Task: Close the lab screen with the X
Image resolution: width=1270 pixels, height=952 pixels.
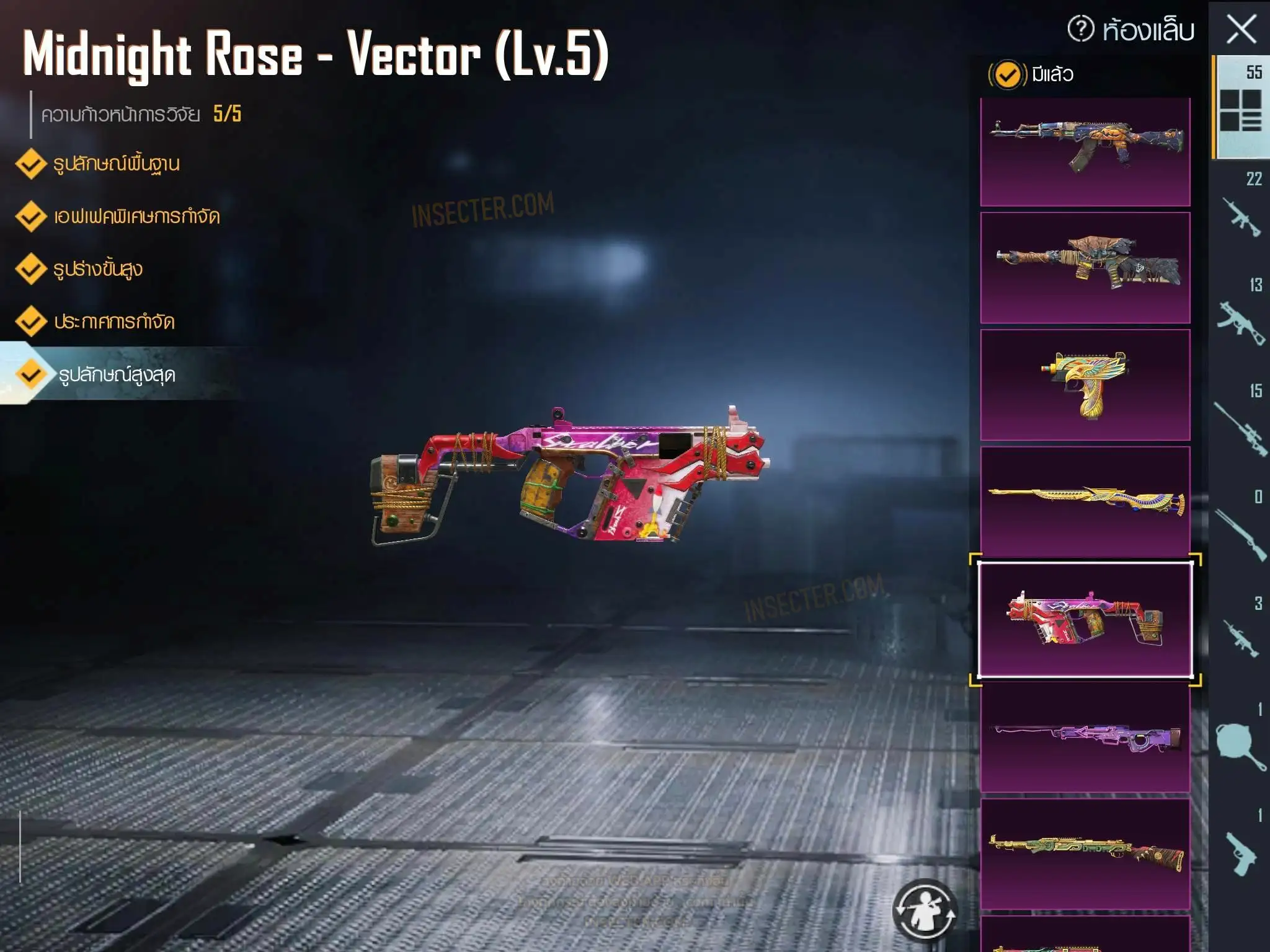Action: coord(1241,30)
